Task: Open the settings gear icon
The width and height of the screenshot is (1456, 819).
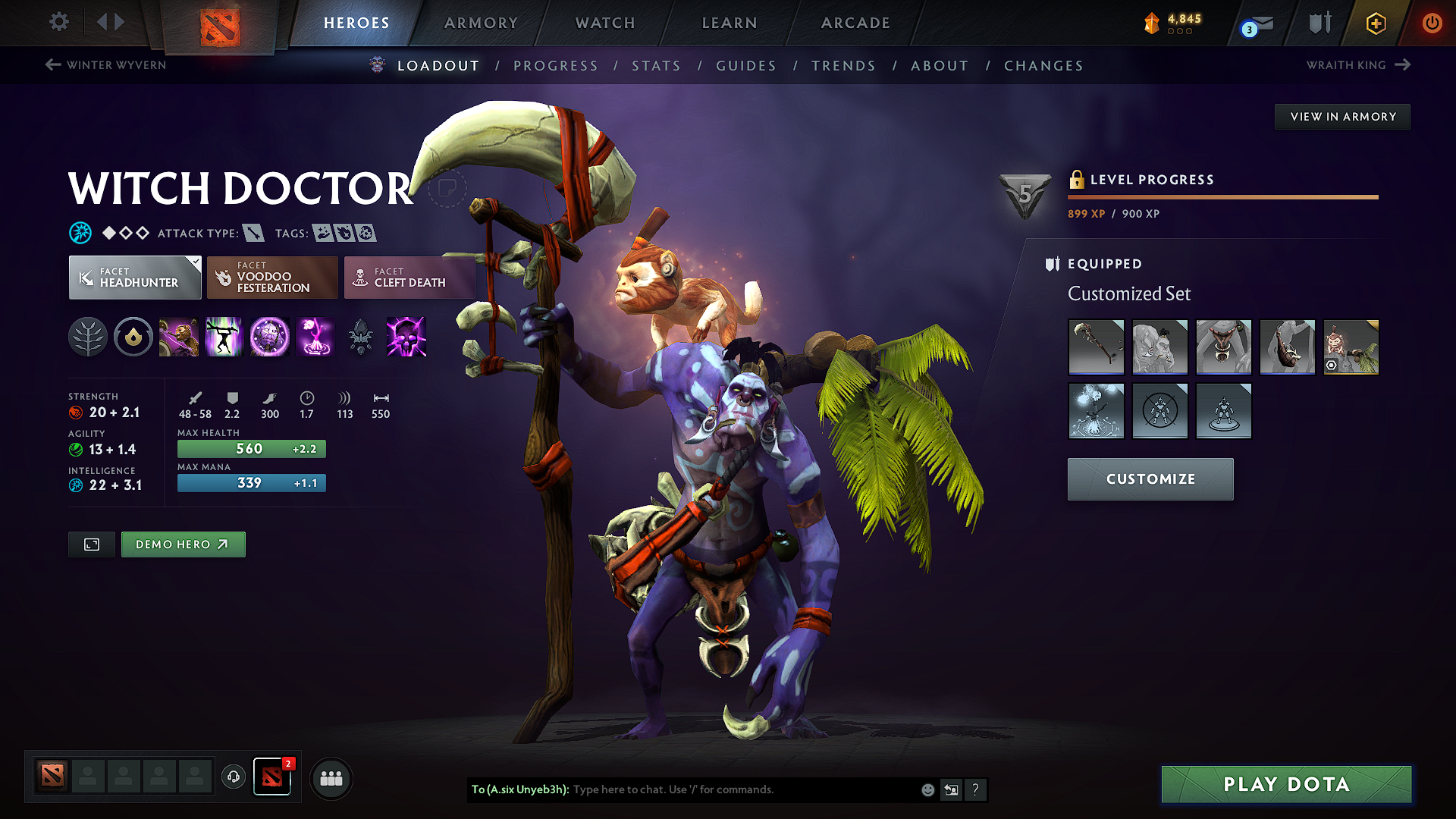Action: [x=58, y=22]
